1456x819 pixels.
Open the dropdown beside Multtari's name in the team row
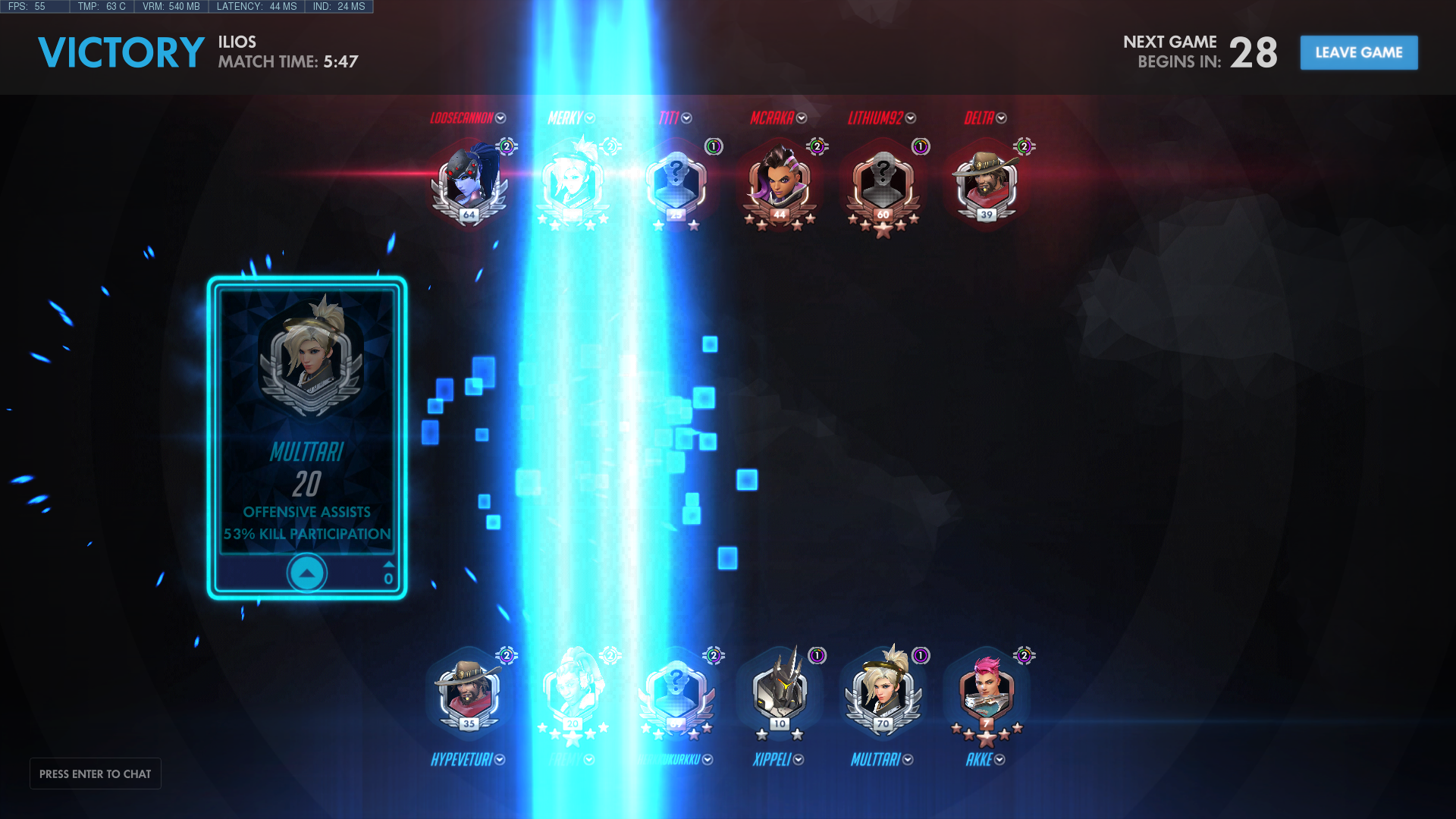pos(908,760)
